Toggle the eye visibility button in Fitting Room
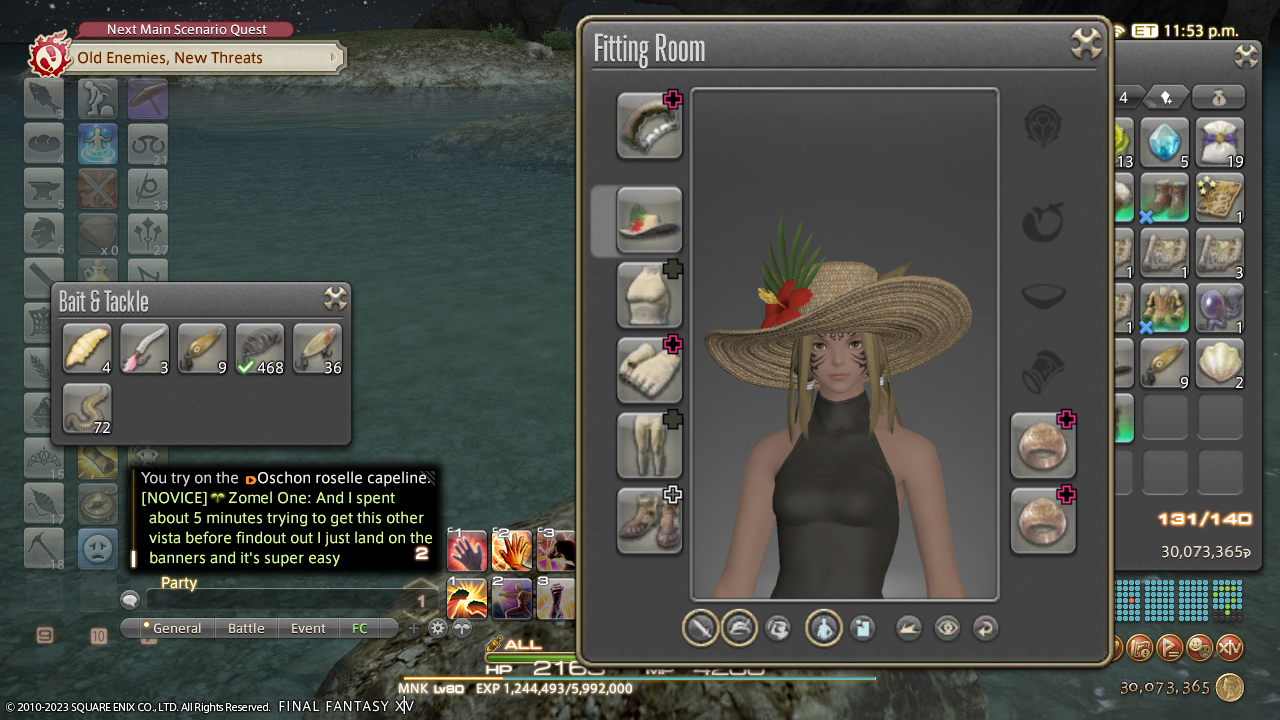The height and width of the screenshot is (720, 1280). click(x=947, y=628)
